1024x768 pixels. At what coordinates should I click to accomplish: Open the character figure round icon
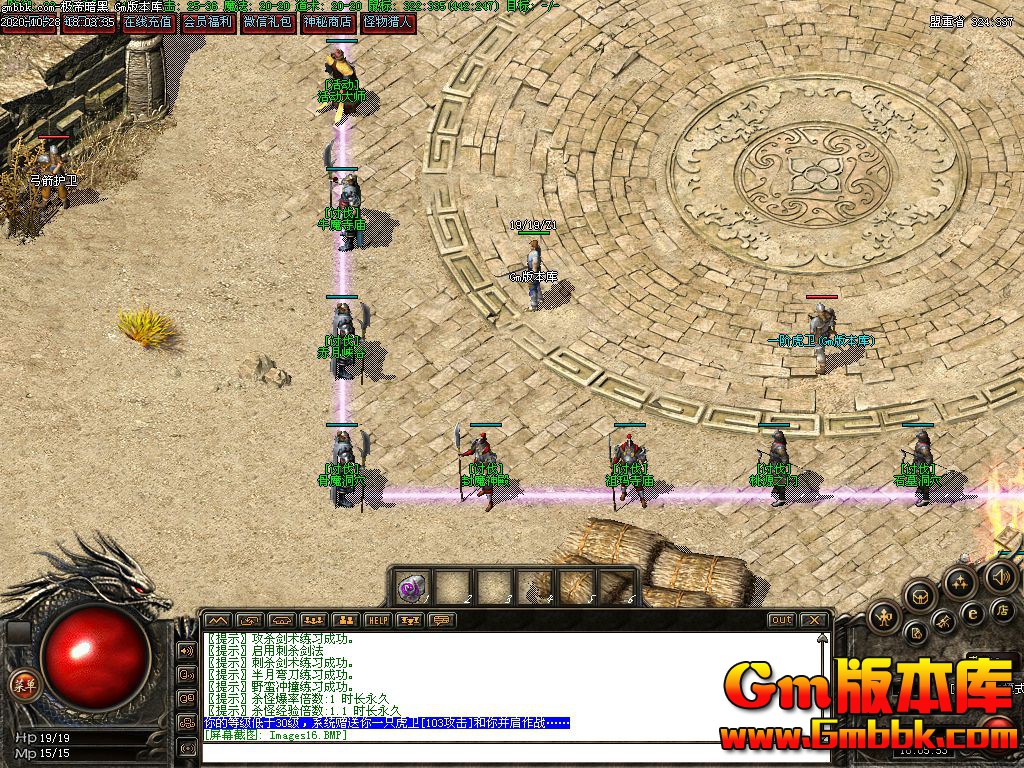(x=884, y=616)
